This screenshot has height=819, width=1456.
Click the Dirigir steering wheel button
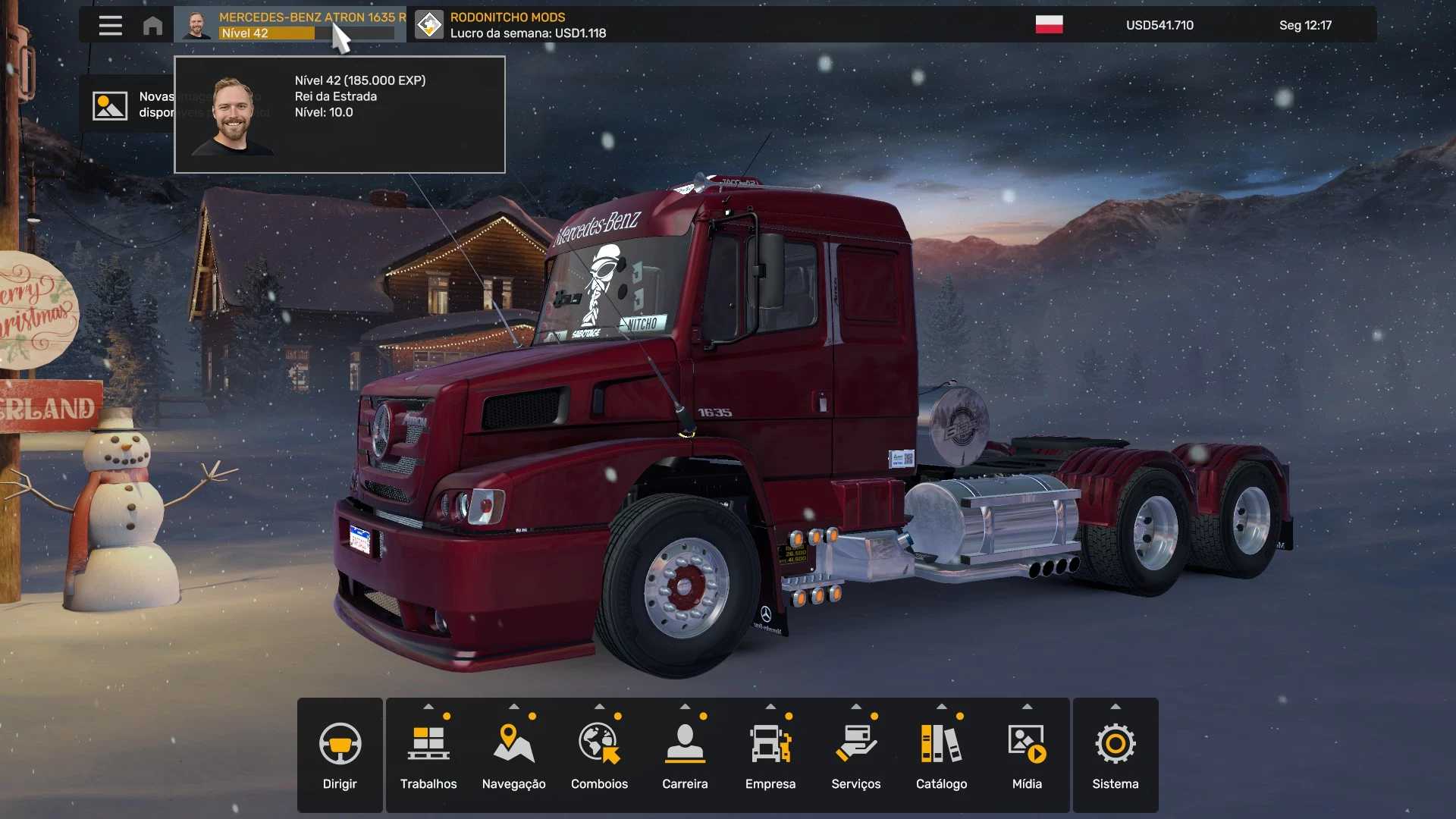pos(340,755)
